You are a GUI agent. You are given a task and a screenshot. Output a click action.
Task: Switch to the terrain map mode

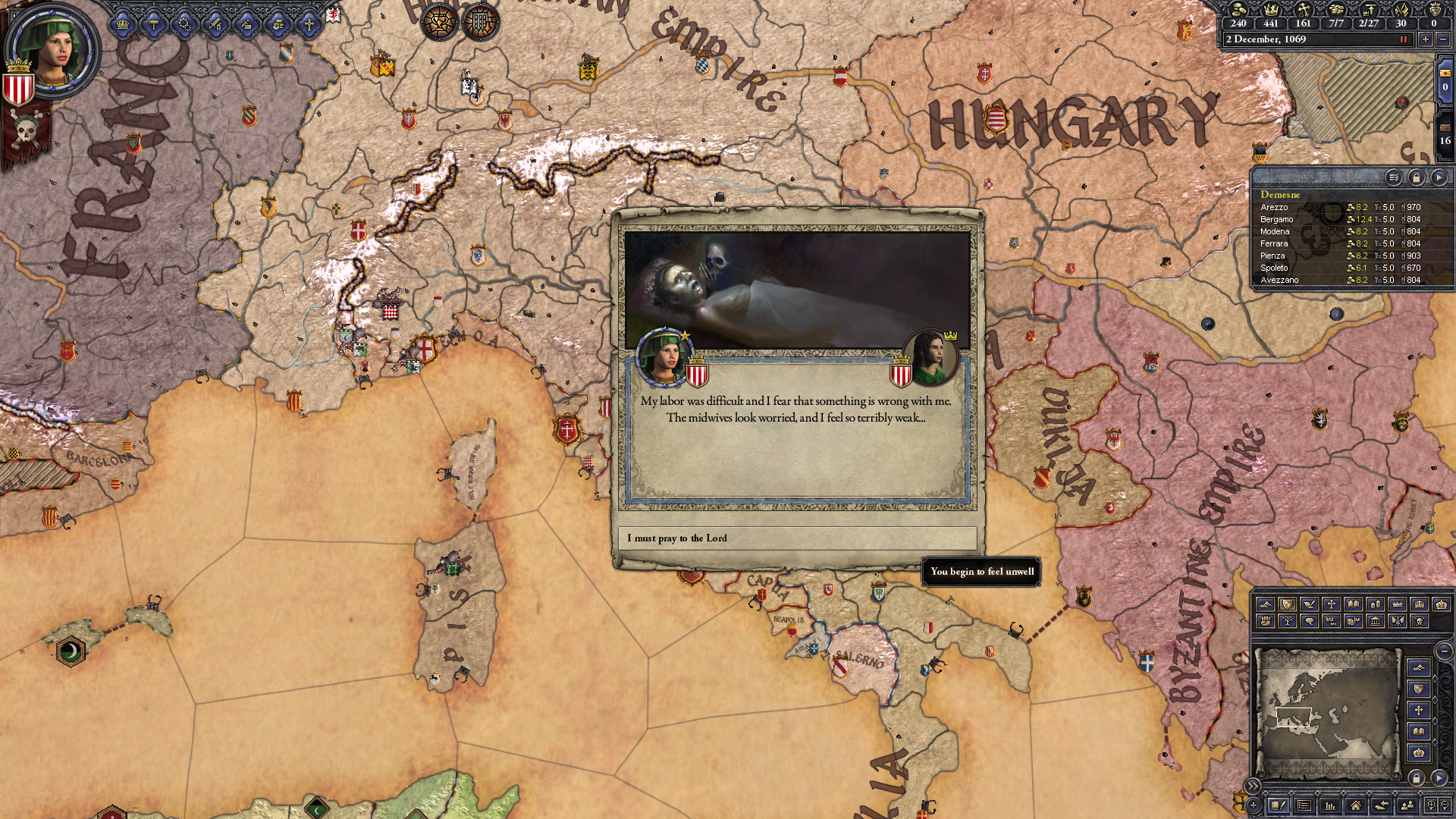(x=1266, y=604)
